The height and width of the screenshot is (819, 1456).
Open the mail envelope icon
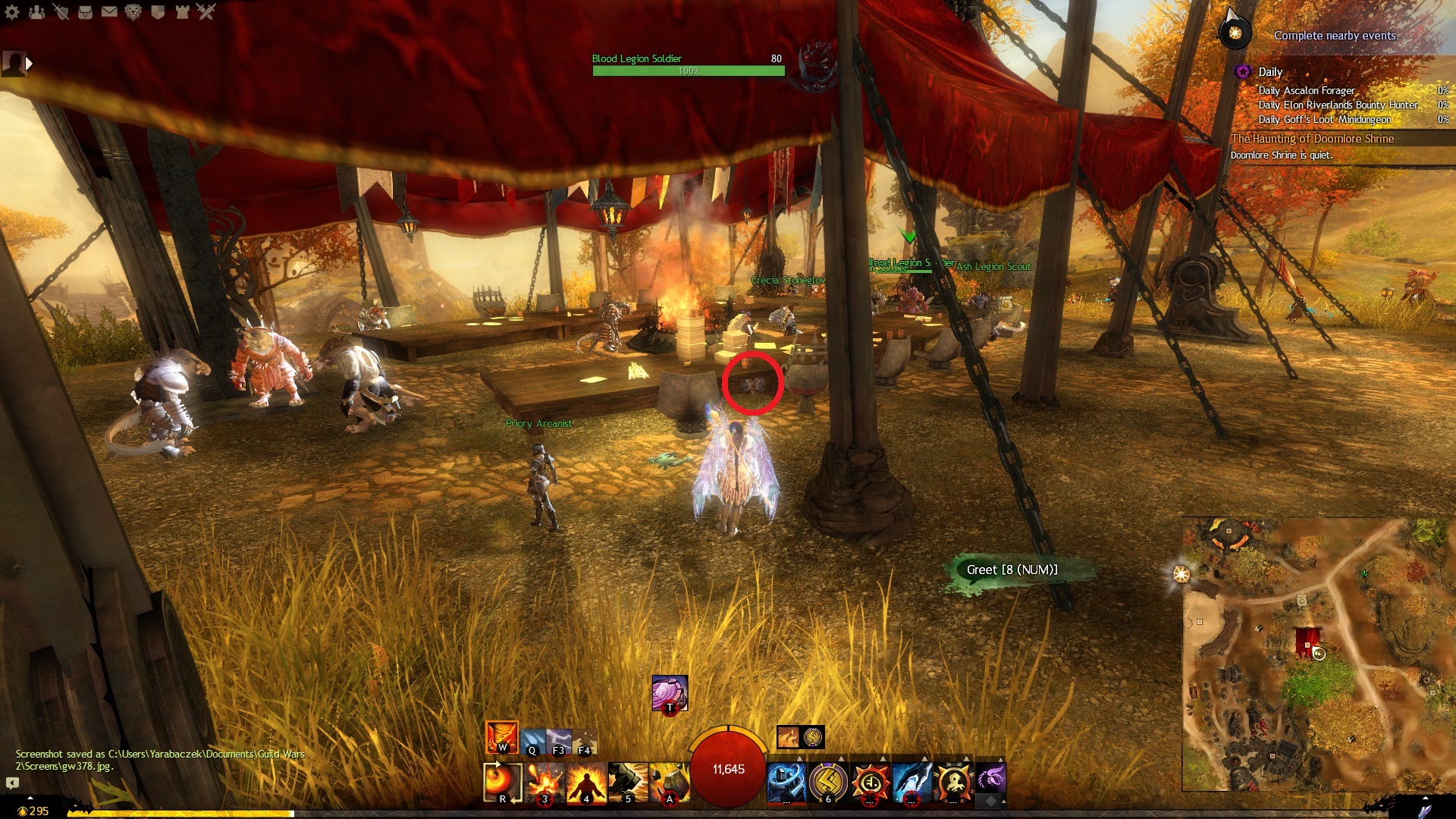[109, 12]
